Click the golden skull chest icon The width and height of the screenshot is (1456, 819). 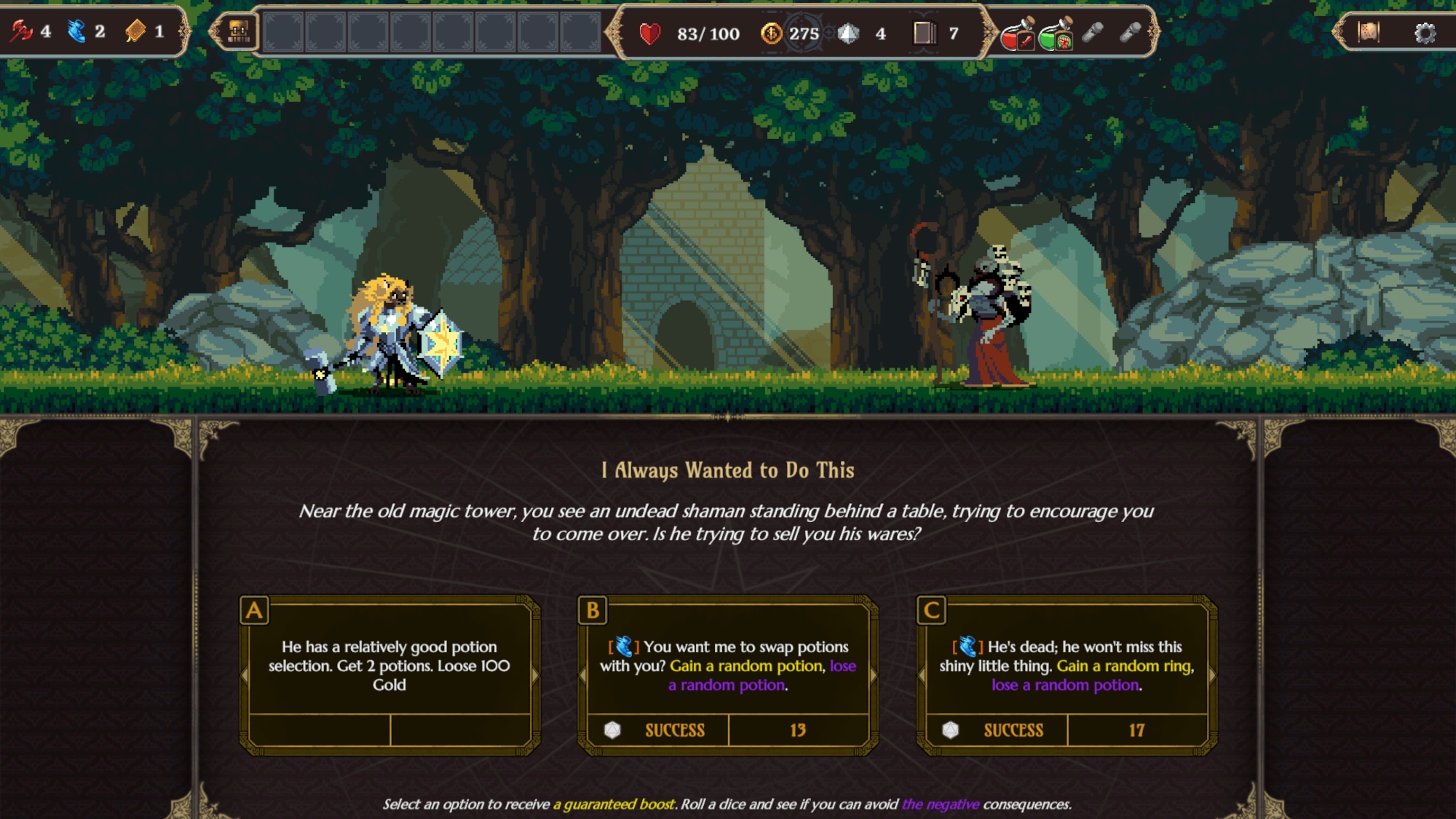click(x=238, y=32)
